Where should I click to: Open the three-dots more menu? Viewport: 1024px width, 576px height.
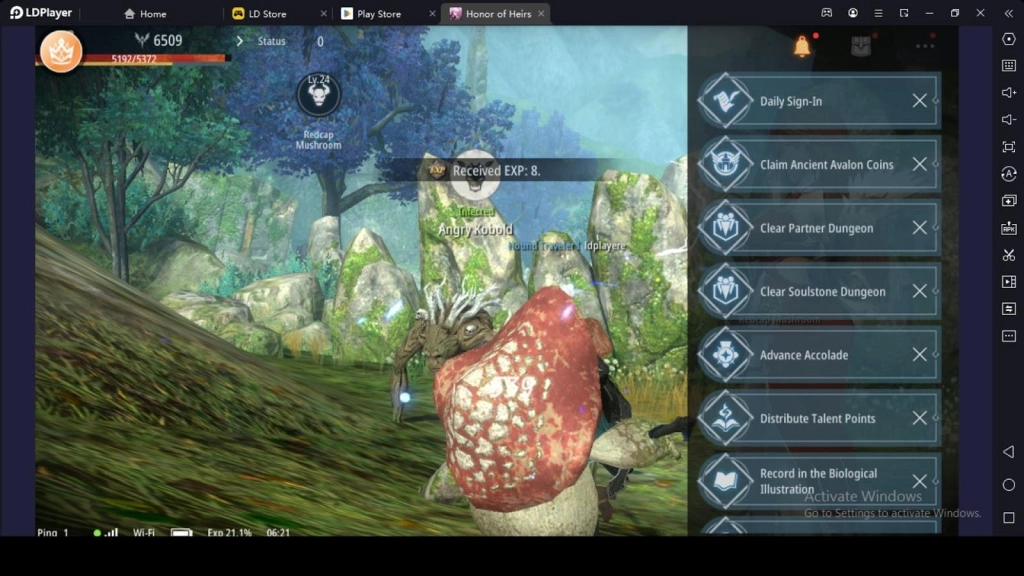coord(925,46)
